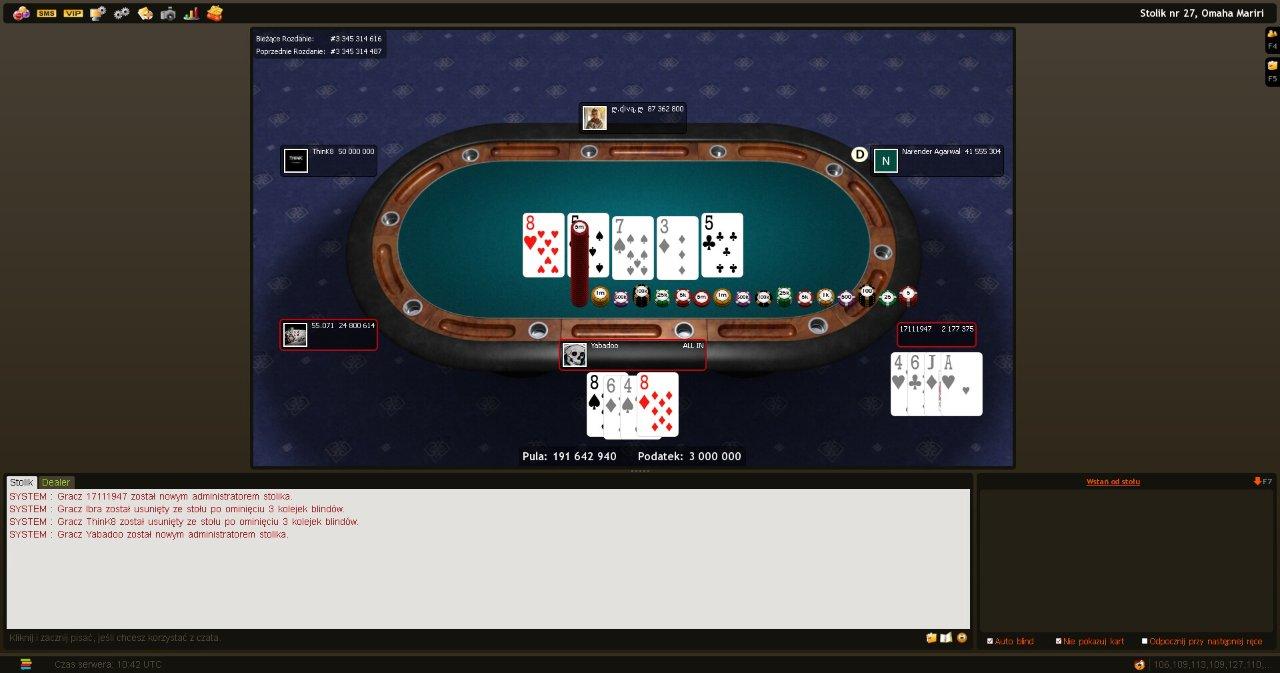Viewport: 1280px width, 673px height.
Task: Click the Think8 player seat panel
Action: [x=329, y=160]
